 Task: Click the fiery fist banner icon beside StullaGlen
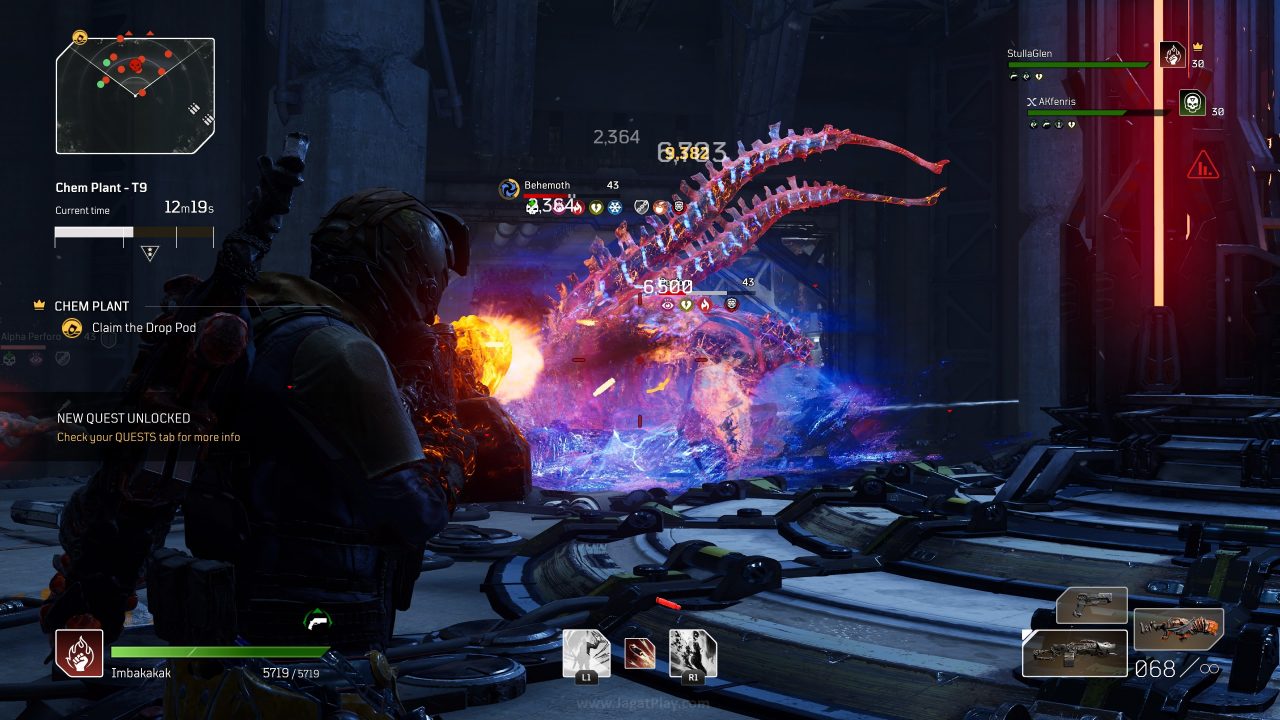pos(1172,55)
